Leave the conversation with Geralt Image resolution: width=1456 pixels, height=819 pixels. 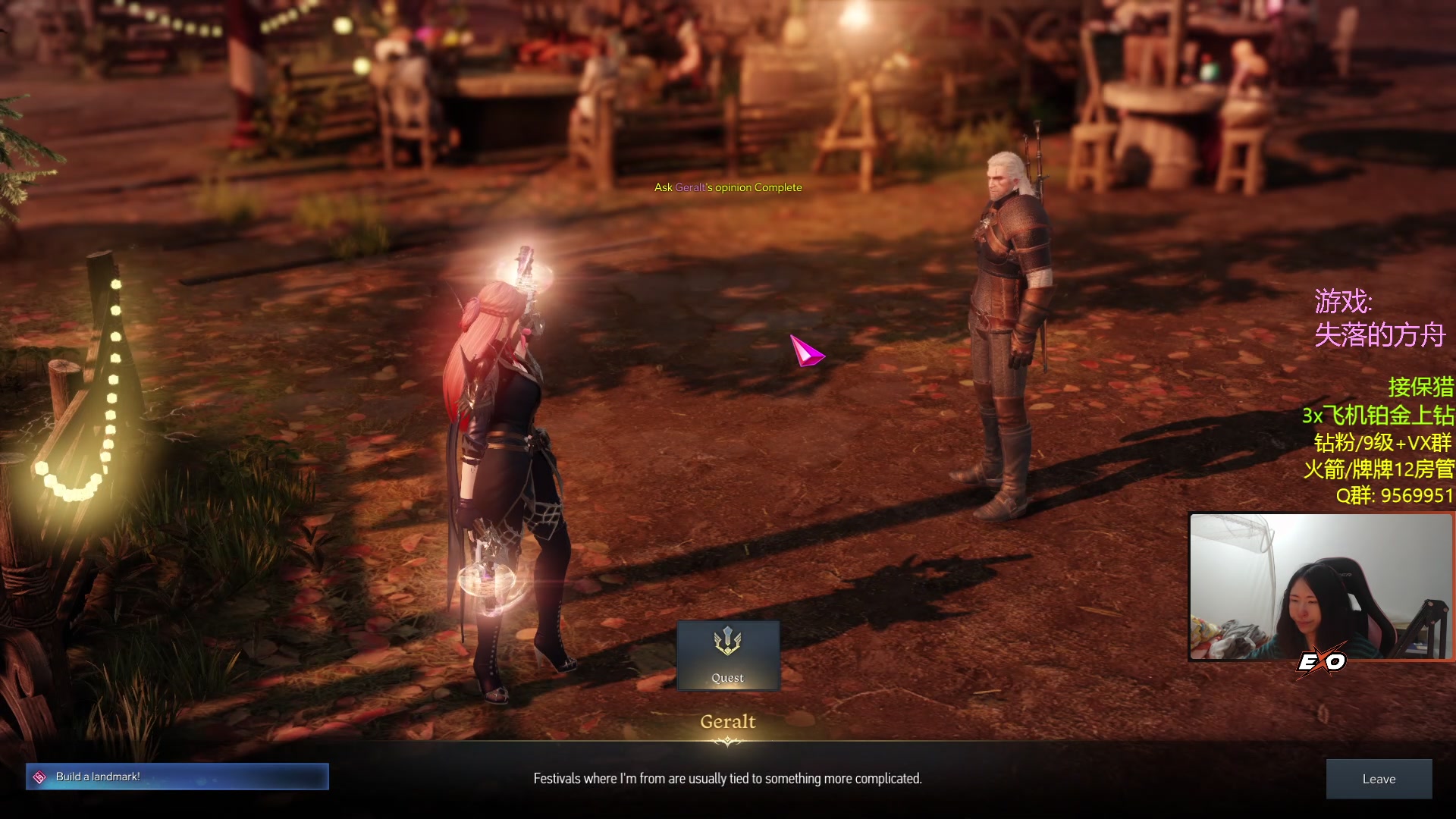tap(1378, 779)
